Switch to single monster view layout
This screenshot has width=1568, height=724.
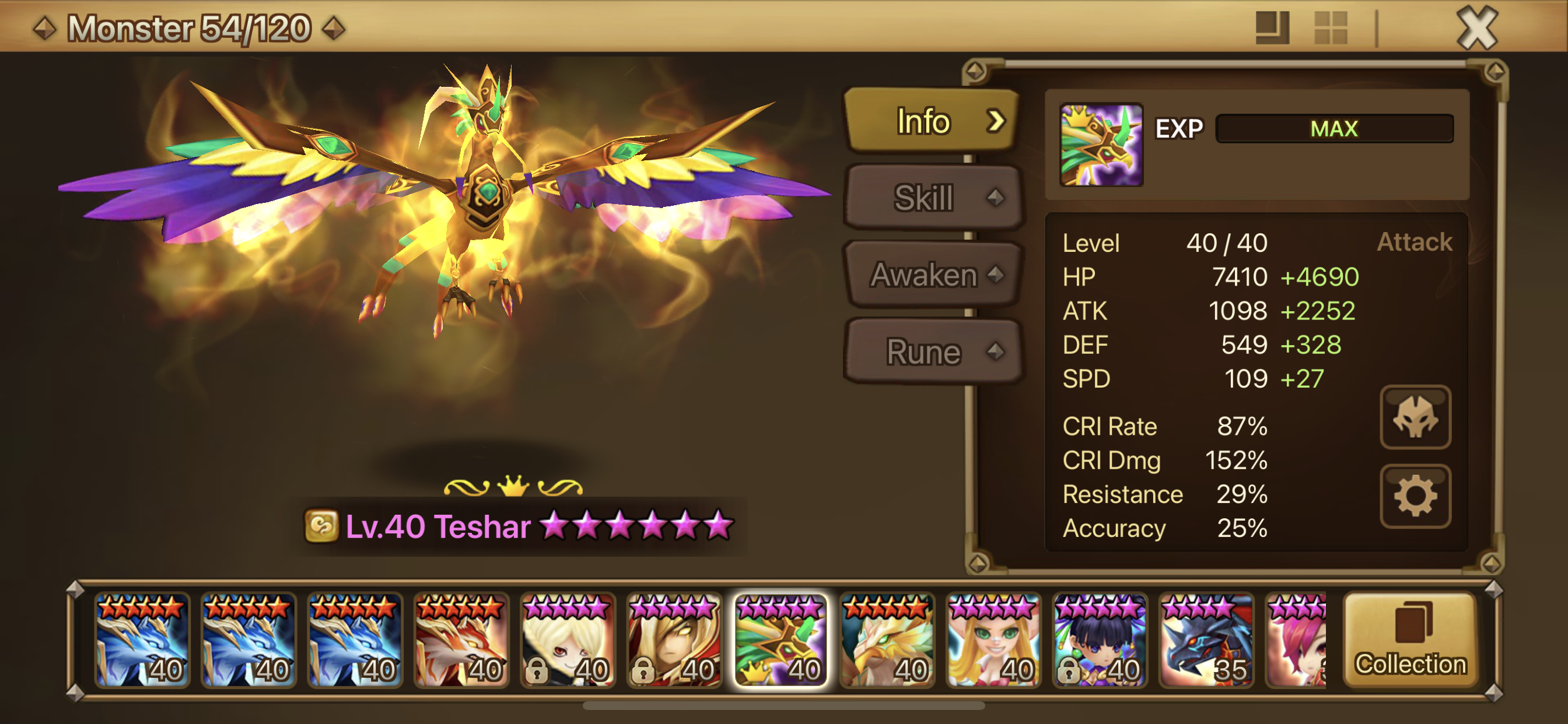(1272, 28)
